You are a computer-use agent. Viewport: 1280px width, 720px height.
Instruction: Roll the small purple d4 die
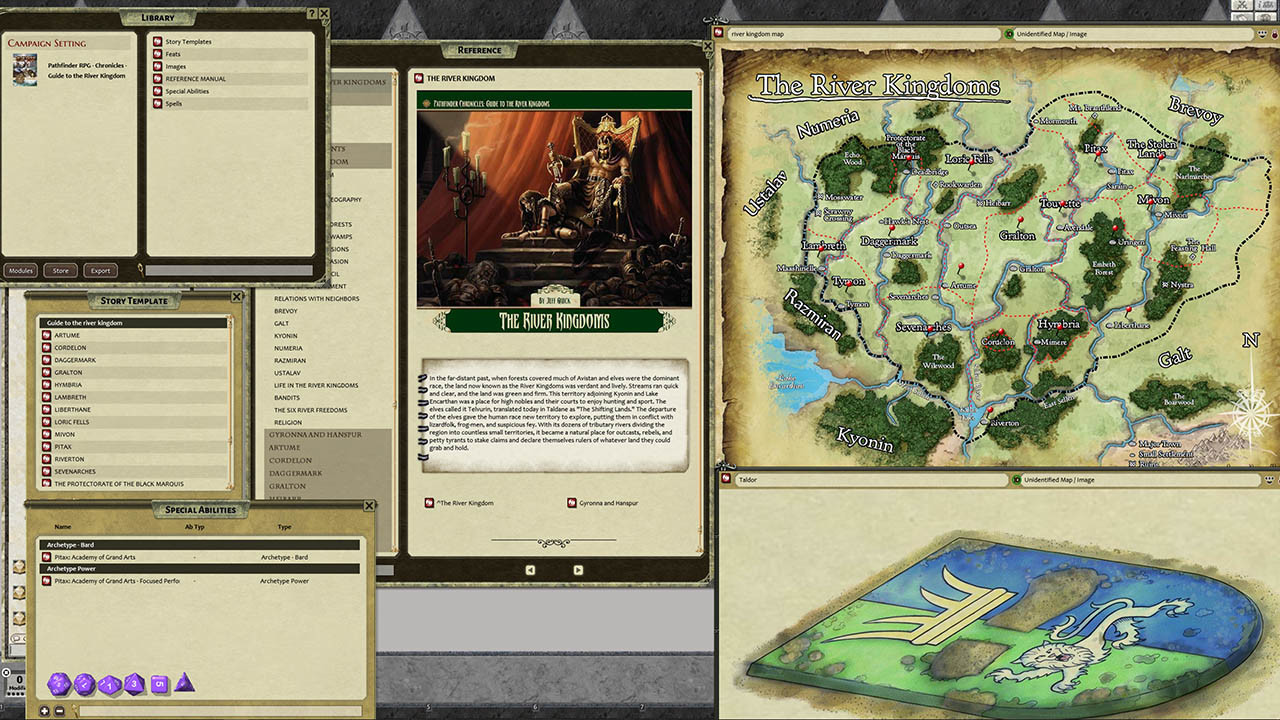click(x=185, y=684)
